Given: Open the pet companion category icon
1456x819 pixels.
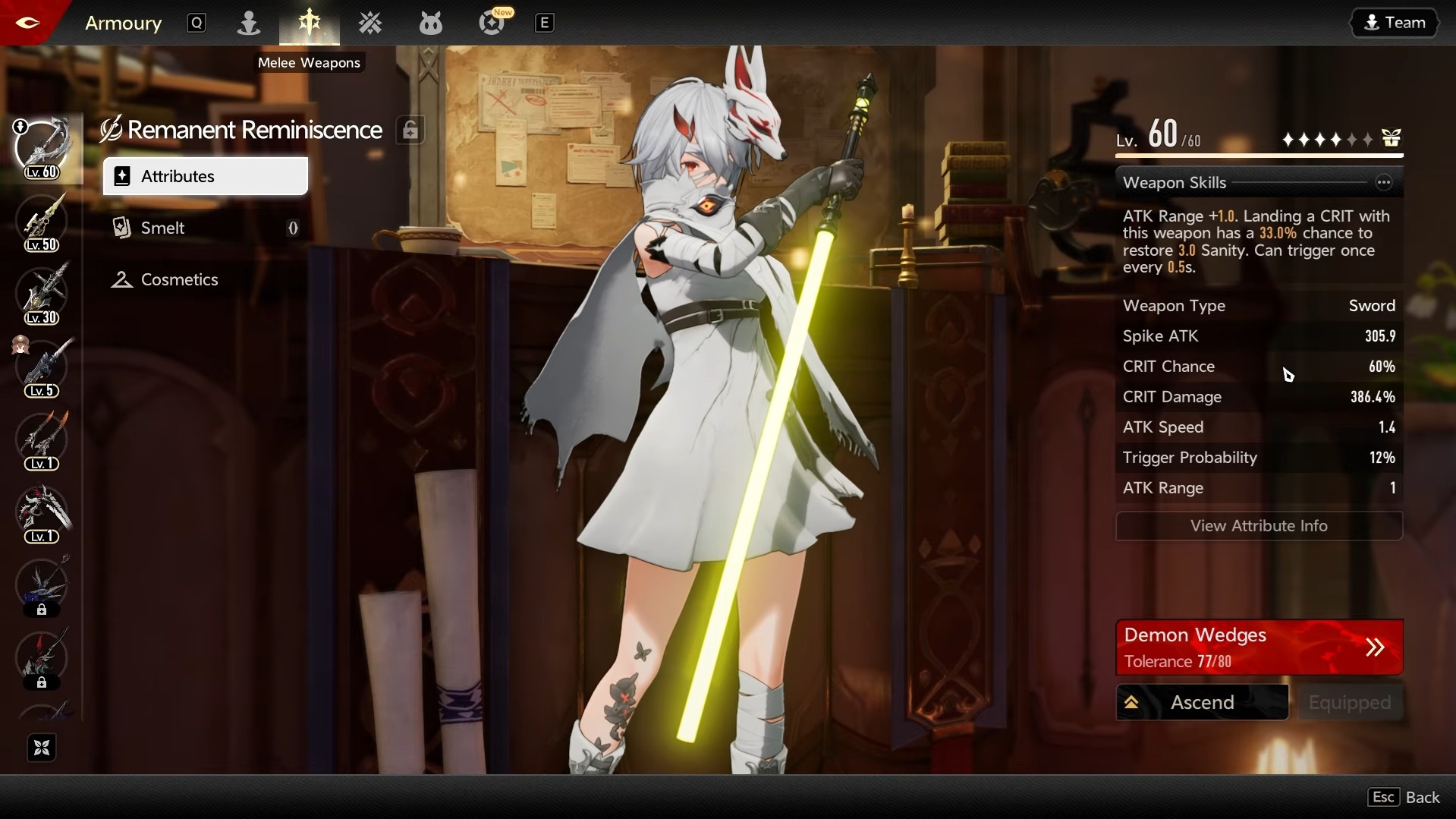Looking at the screenshot, I should tap(430, 23).
